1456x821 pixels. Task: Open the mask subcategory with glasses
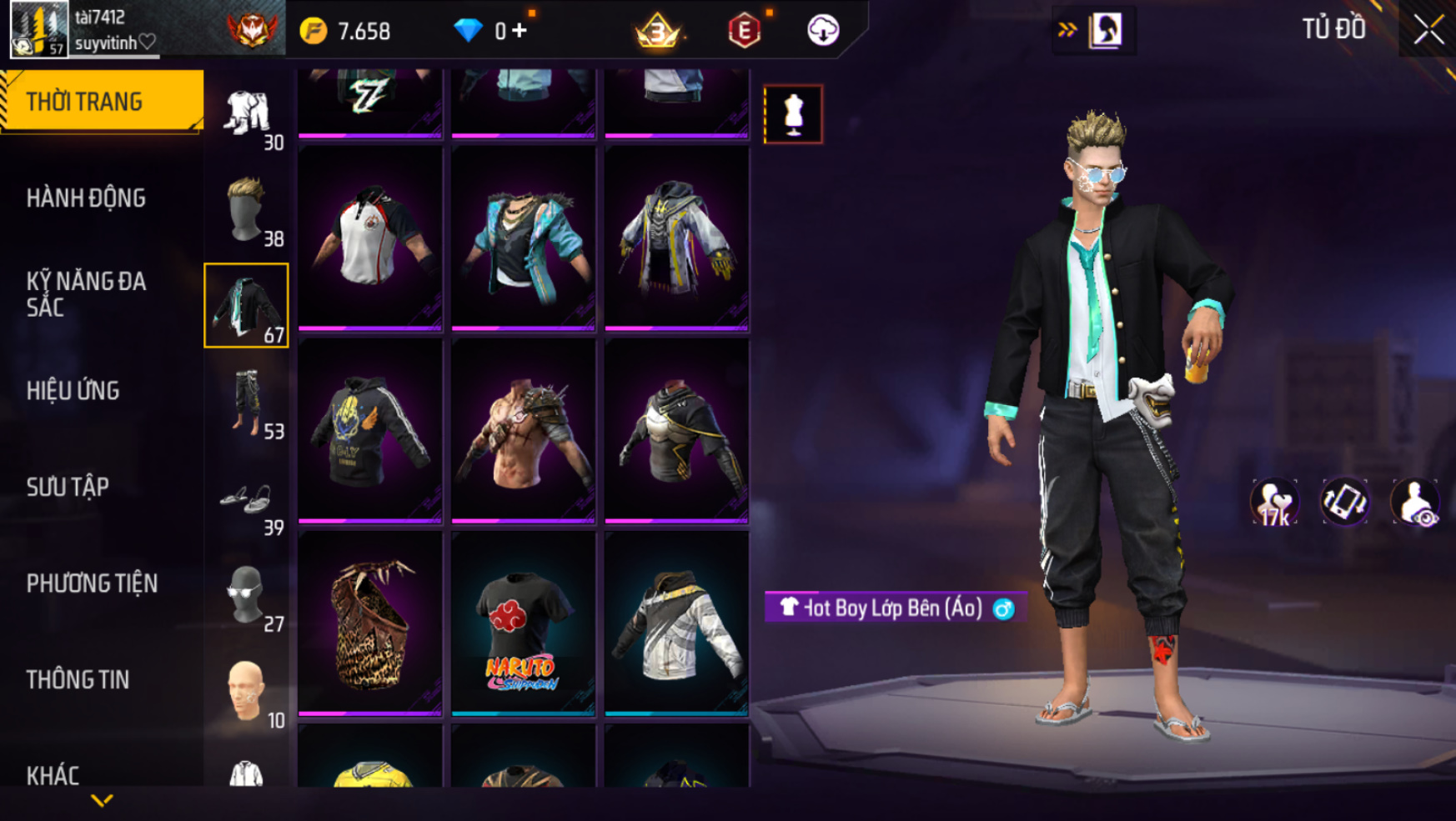[247, 596]
